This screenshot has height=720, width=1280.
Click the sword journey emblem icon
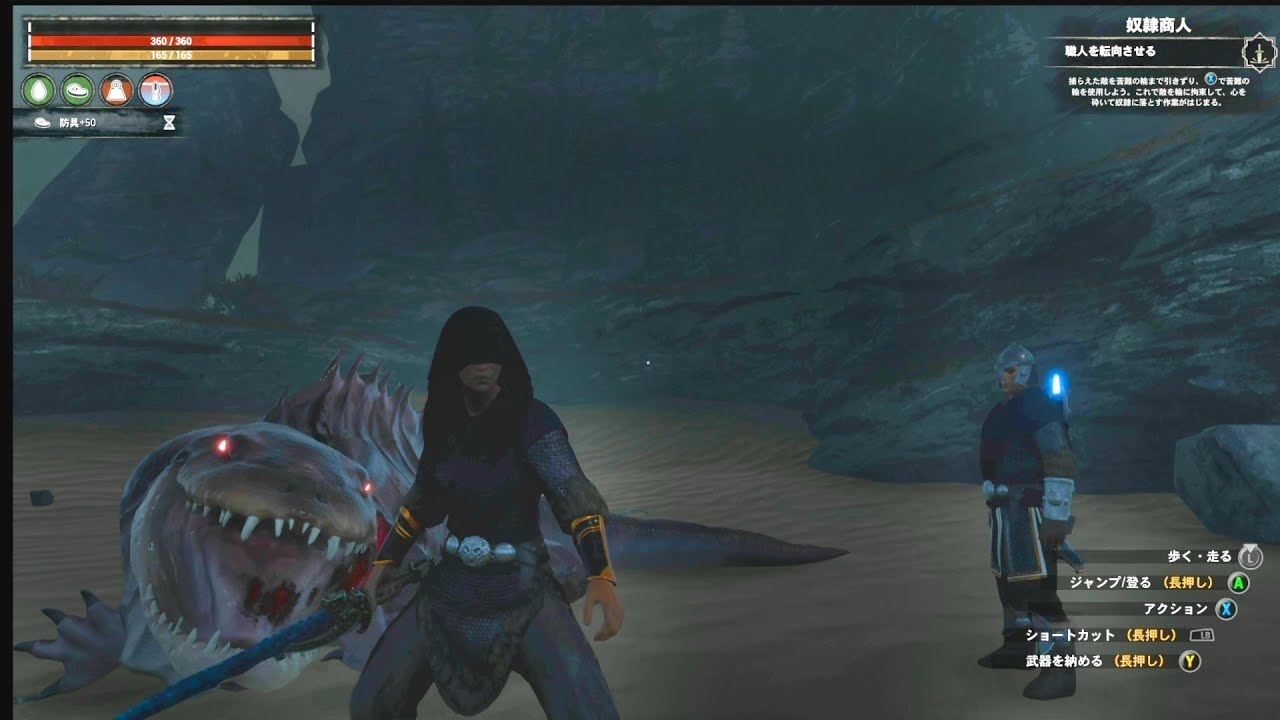[1257, 52]
